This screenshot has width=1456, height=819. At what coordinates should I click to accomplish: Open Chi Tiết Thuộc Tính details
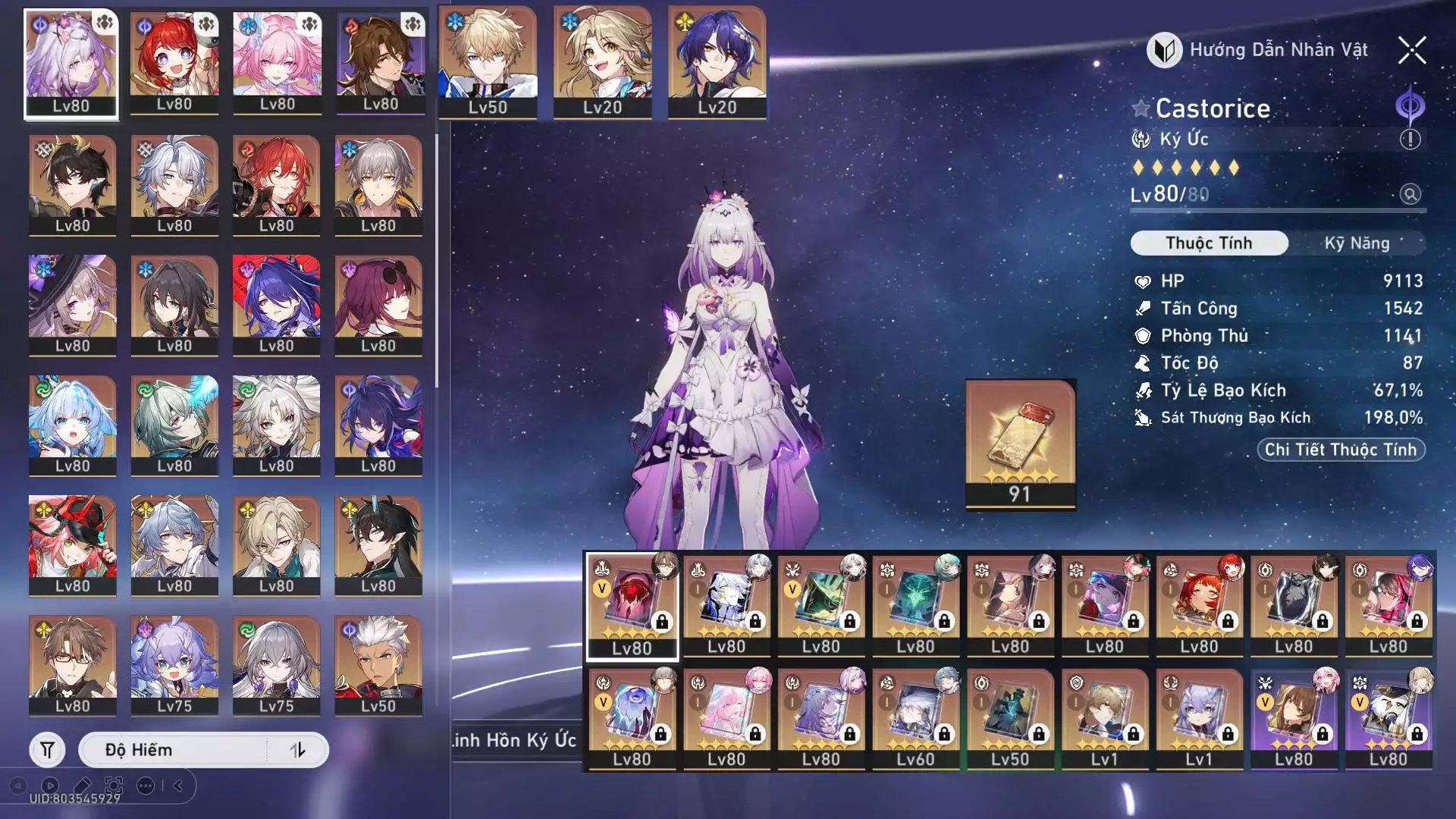[x=1340, y=450]
